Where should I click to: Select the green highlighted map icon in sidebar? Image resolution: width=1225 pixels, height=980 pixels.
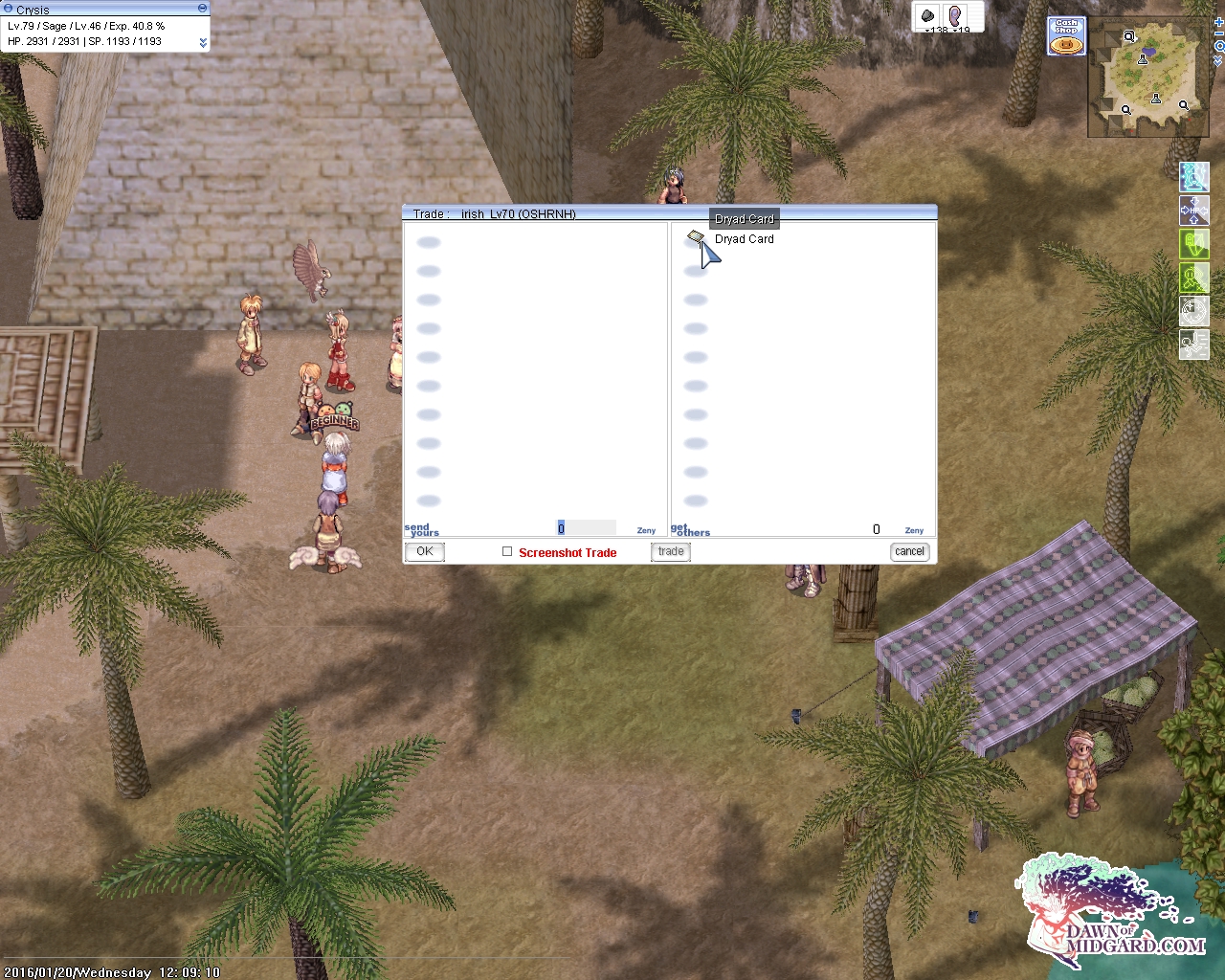click(x=1193, y=244)
